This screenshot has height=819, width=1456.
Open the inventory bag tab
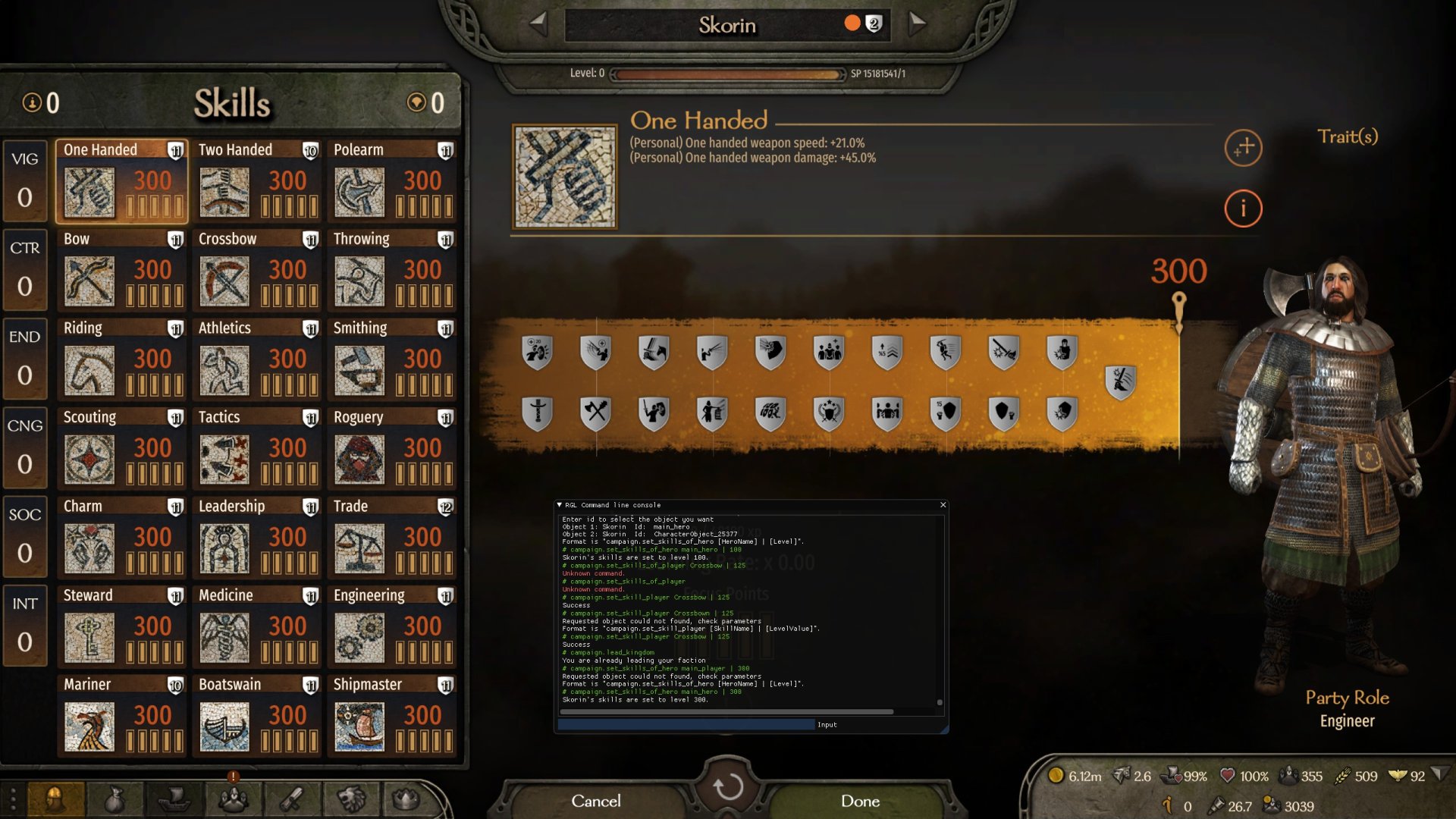[114, 799]
